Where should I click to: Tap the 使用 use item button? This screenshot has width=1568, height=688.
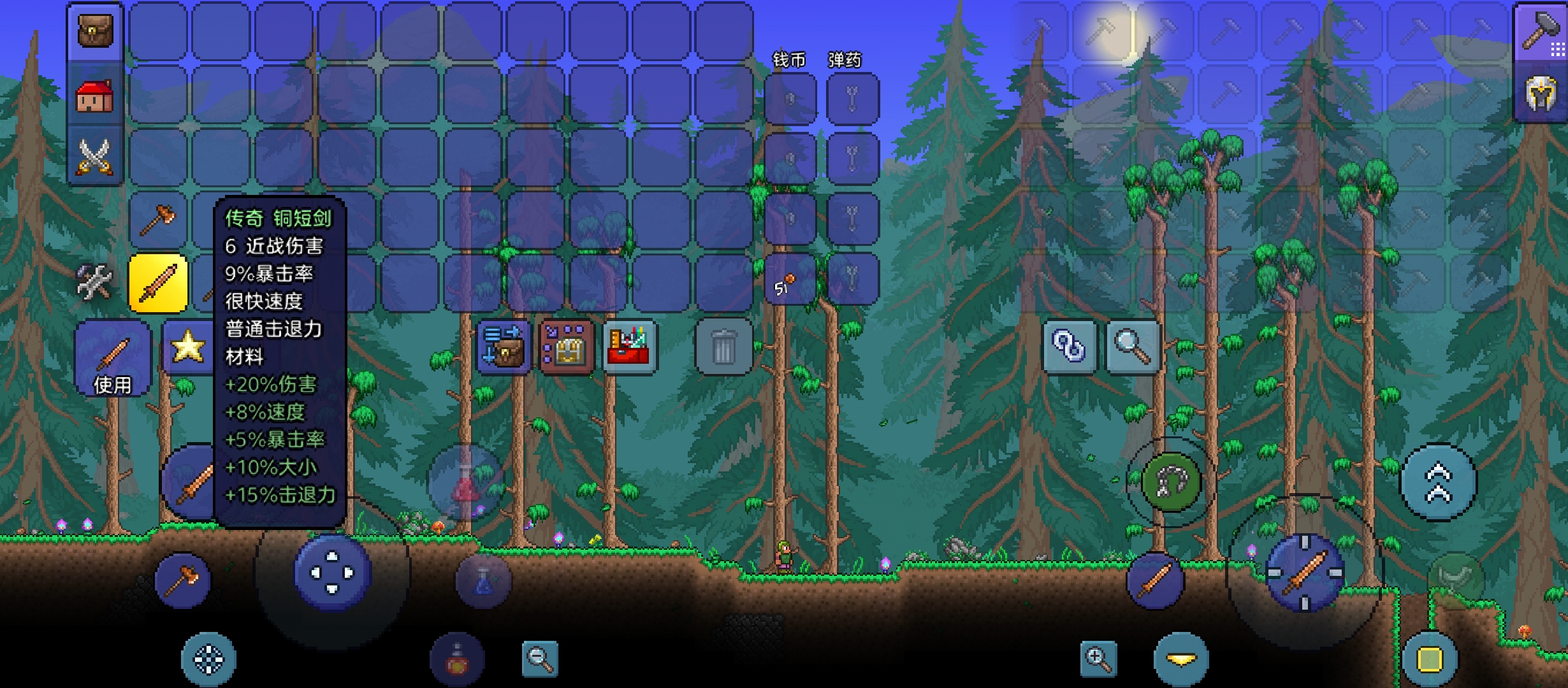click(113, 358)
